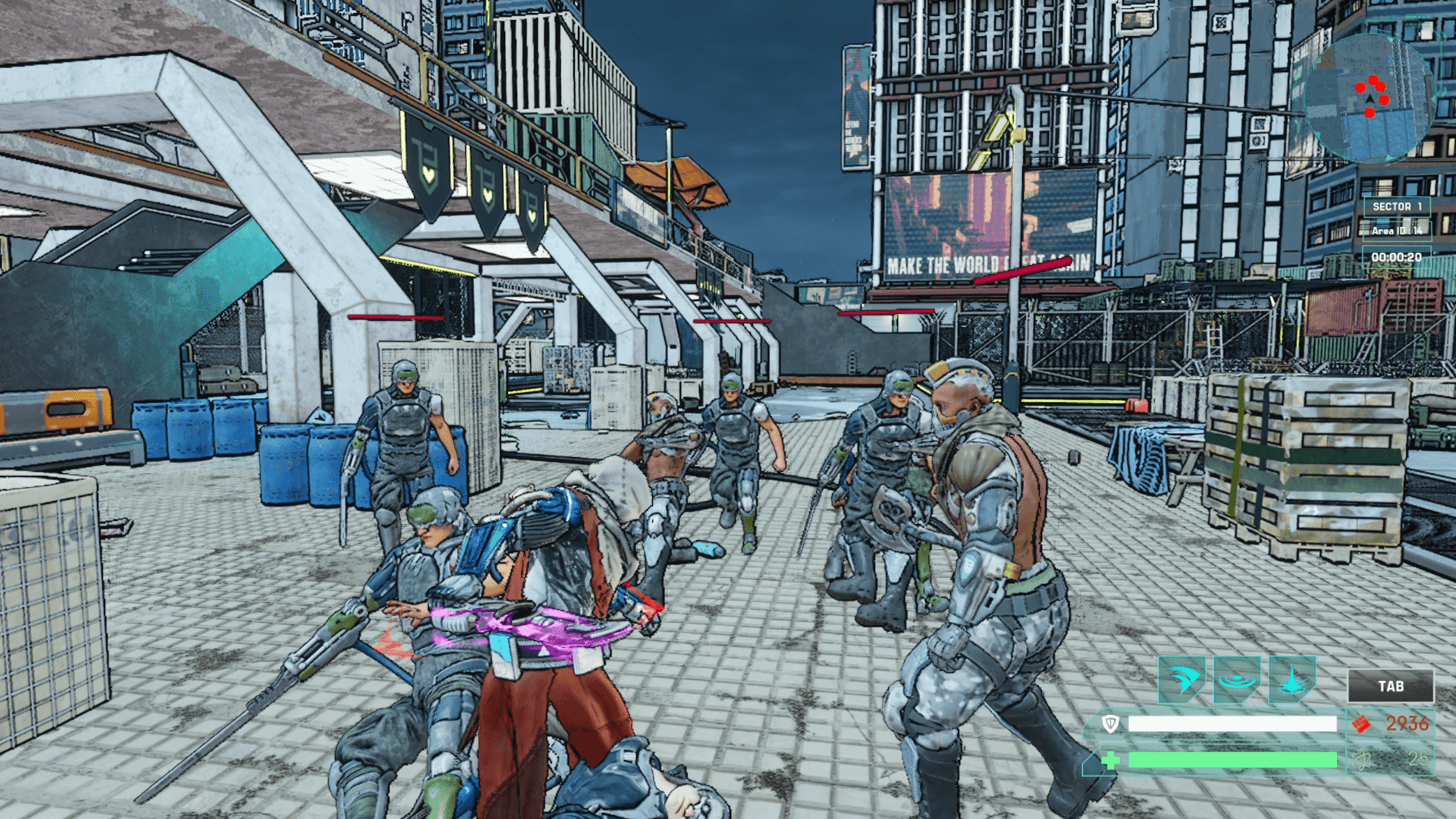Trigger the burst explosion ability icon
This screenshot has width=1456, height=819.
click(1291, 679)
